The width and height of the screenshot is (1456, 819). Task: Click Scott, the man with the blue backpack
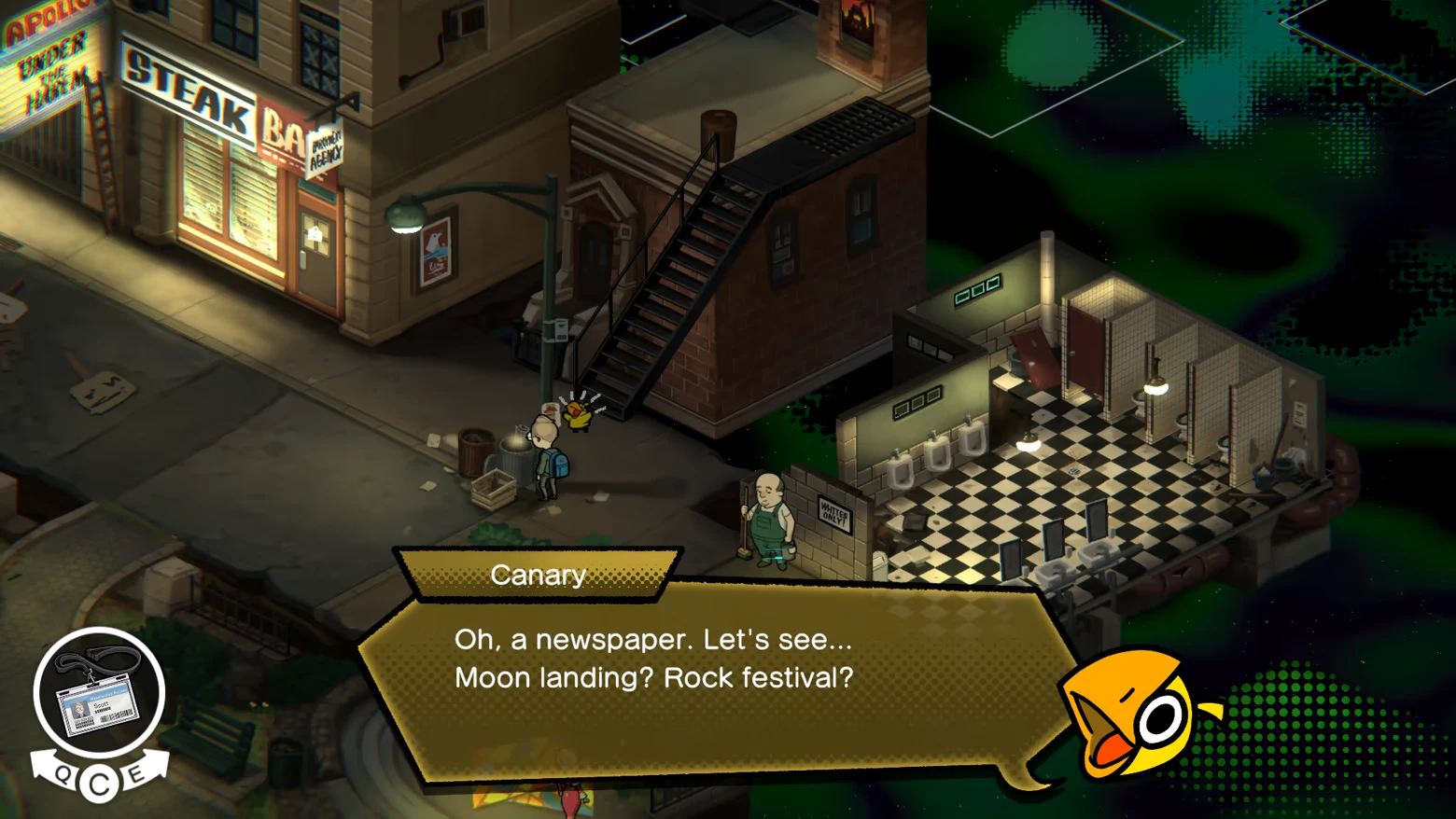pyautogui.click(x=551, y=457)
